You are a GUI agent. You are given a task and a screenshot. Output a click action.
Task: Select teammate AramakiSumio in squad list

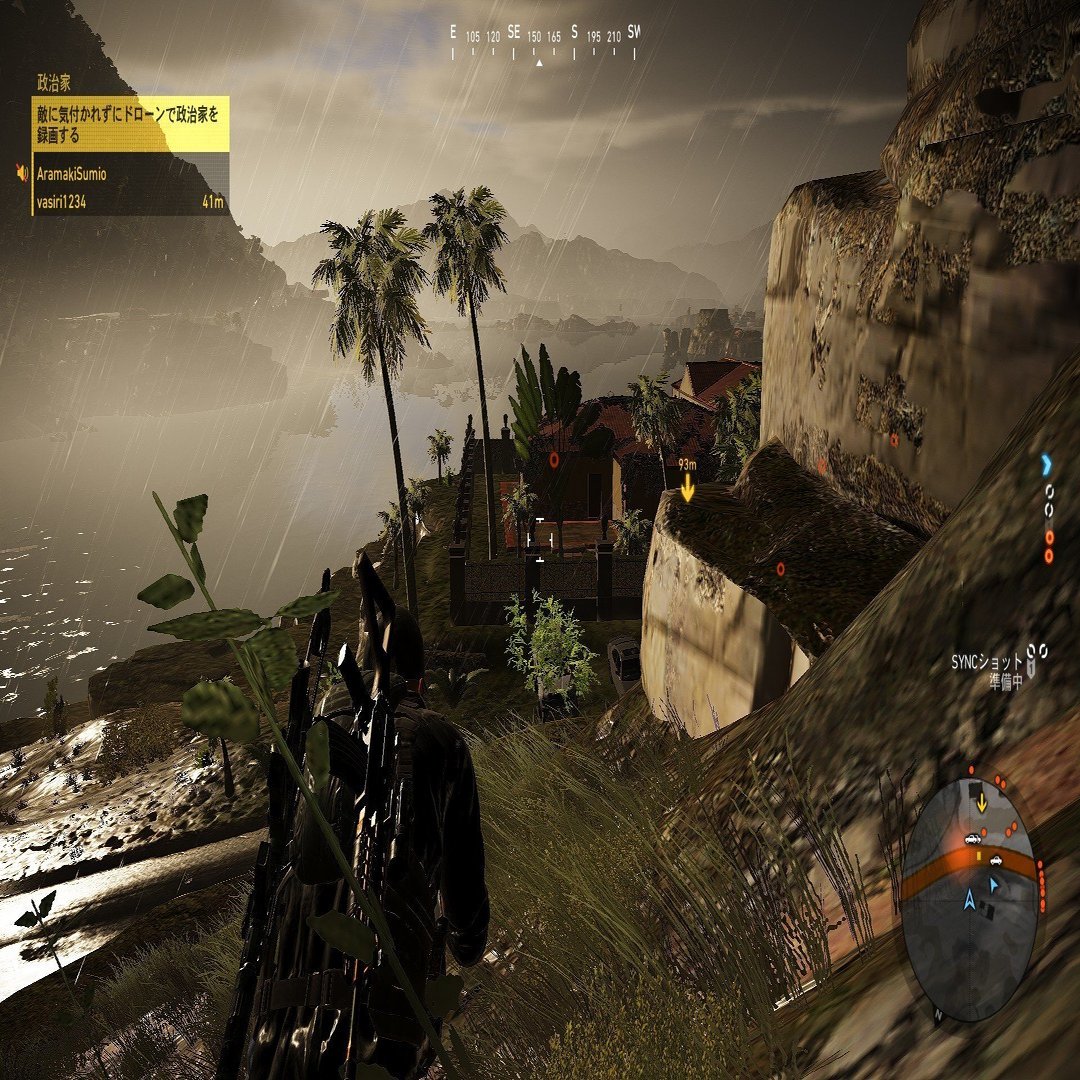(x=71, y=174)
